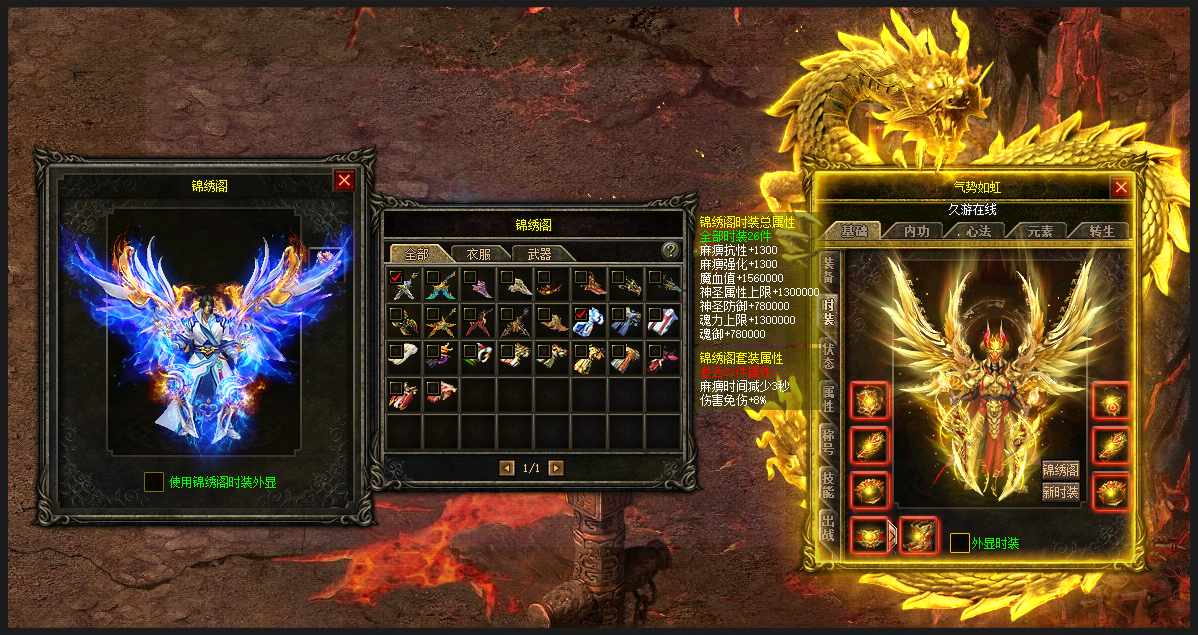Go to the previous wardrobe page
The width and height of the screenshot is (1198, 635).
click(x=507, y=468)
